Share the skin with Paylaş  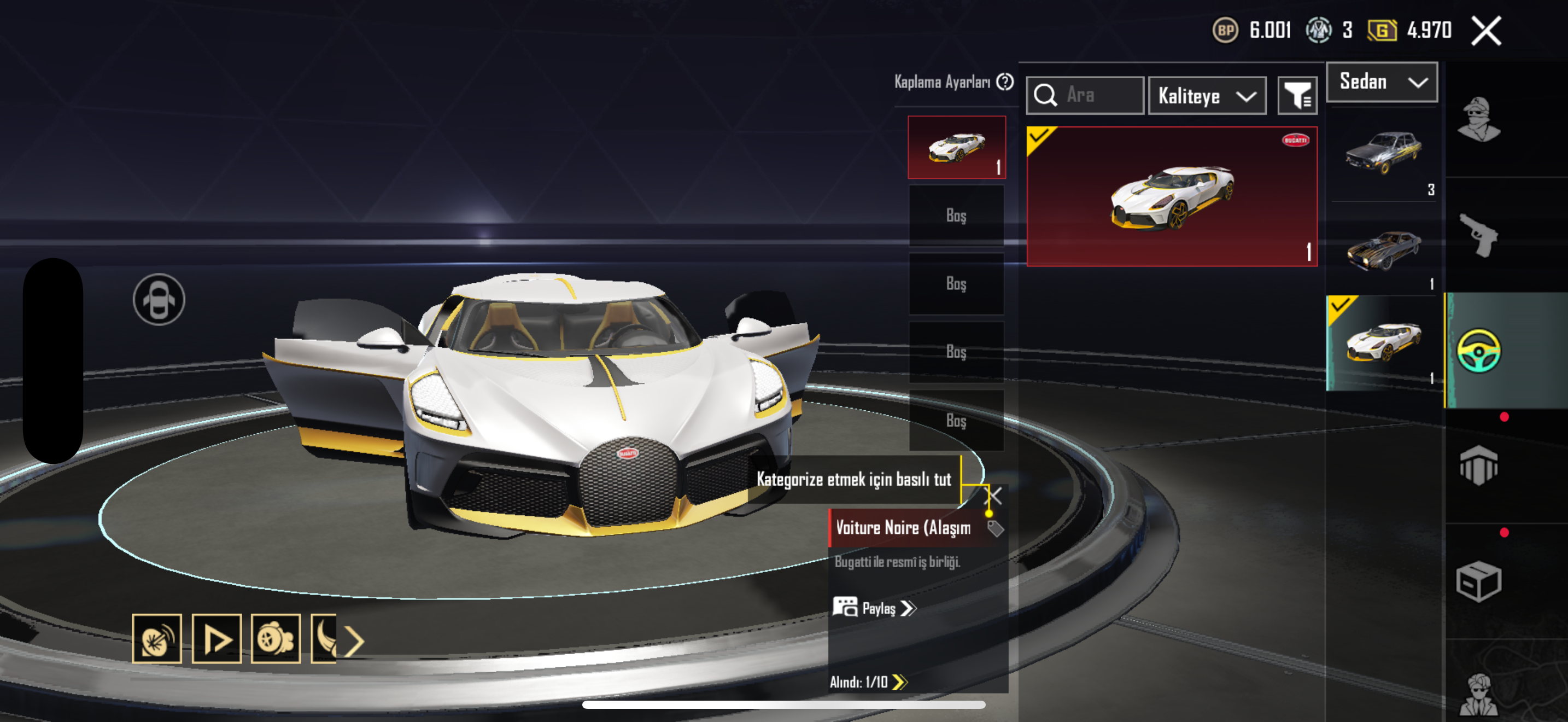coord(875,608)
